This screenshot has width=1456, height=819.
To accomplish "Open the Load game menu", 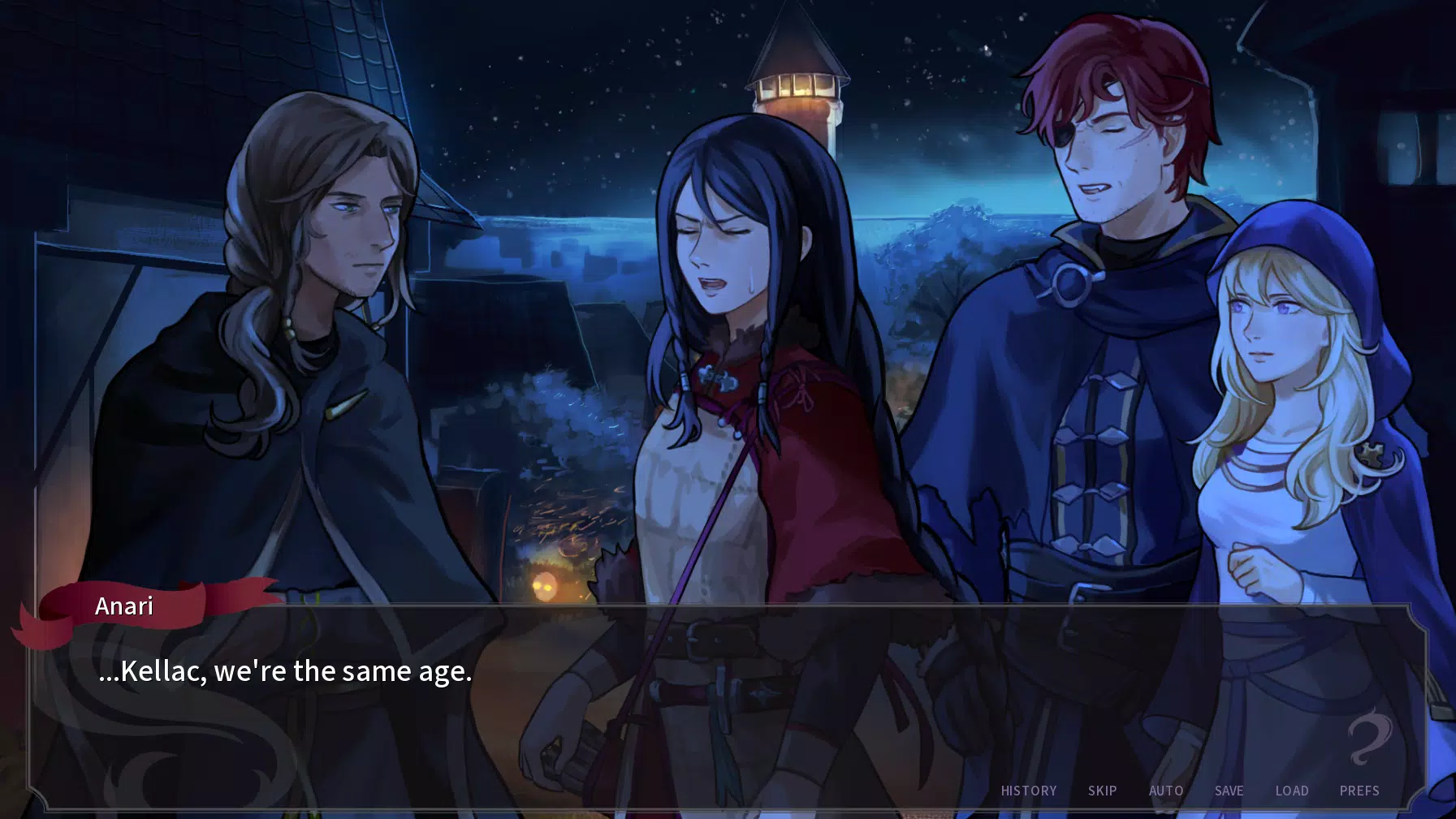I will click(1291, 791).
